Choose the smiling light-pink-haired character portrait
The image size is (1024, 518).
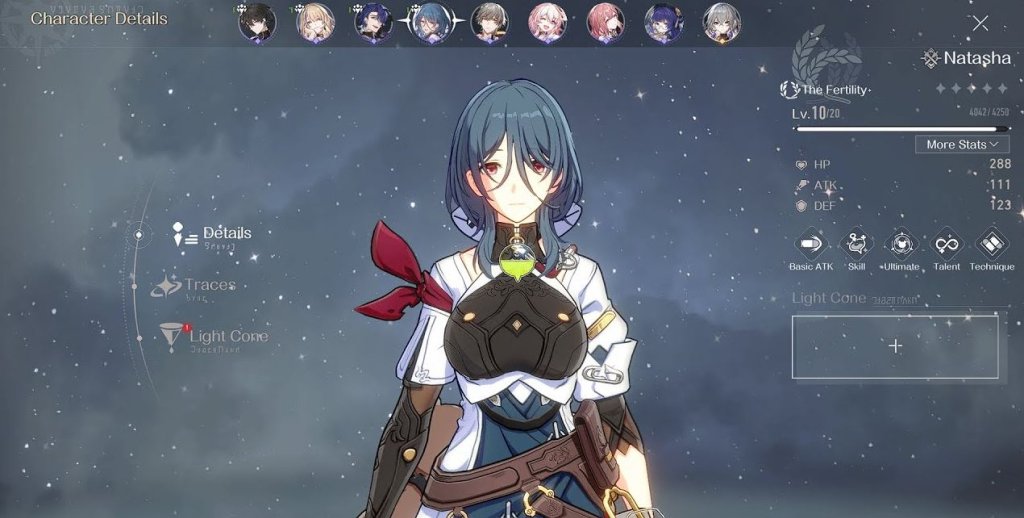pyautogui.click(x=548, y=23)
